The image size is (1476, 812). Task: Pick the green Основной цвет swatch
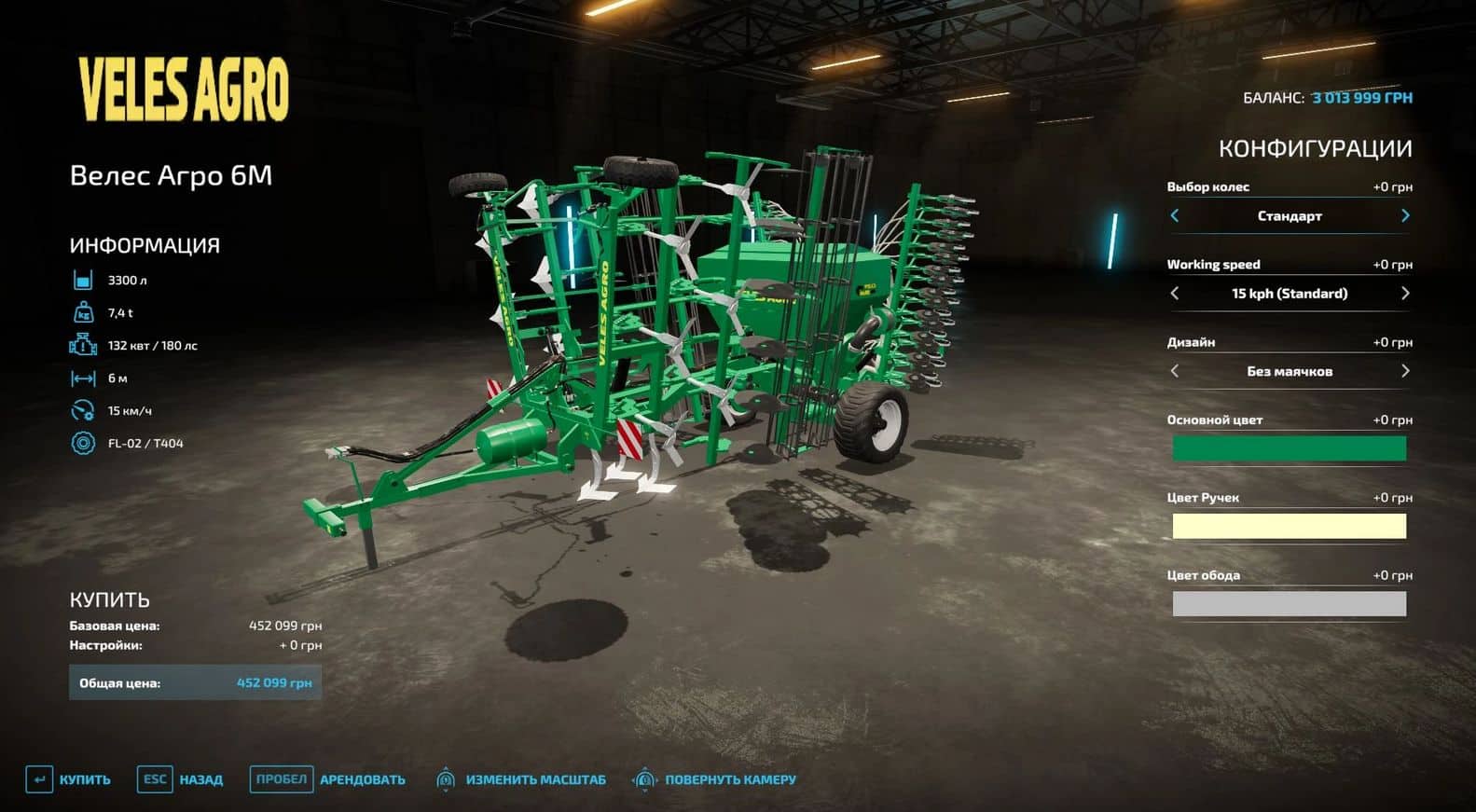1290,448
